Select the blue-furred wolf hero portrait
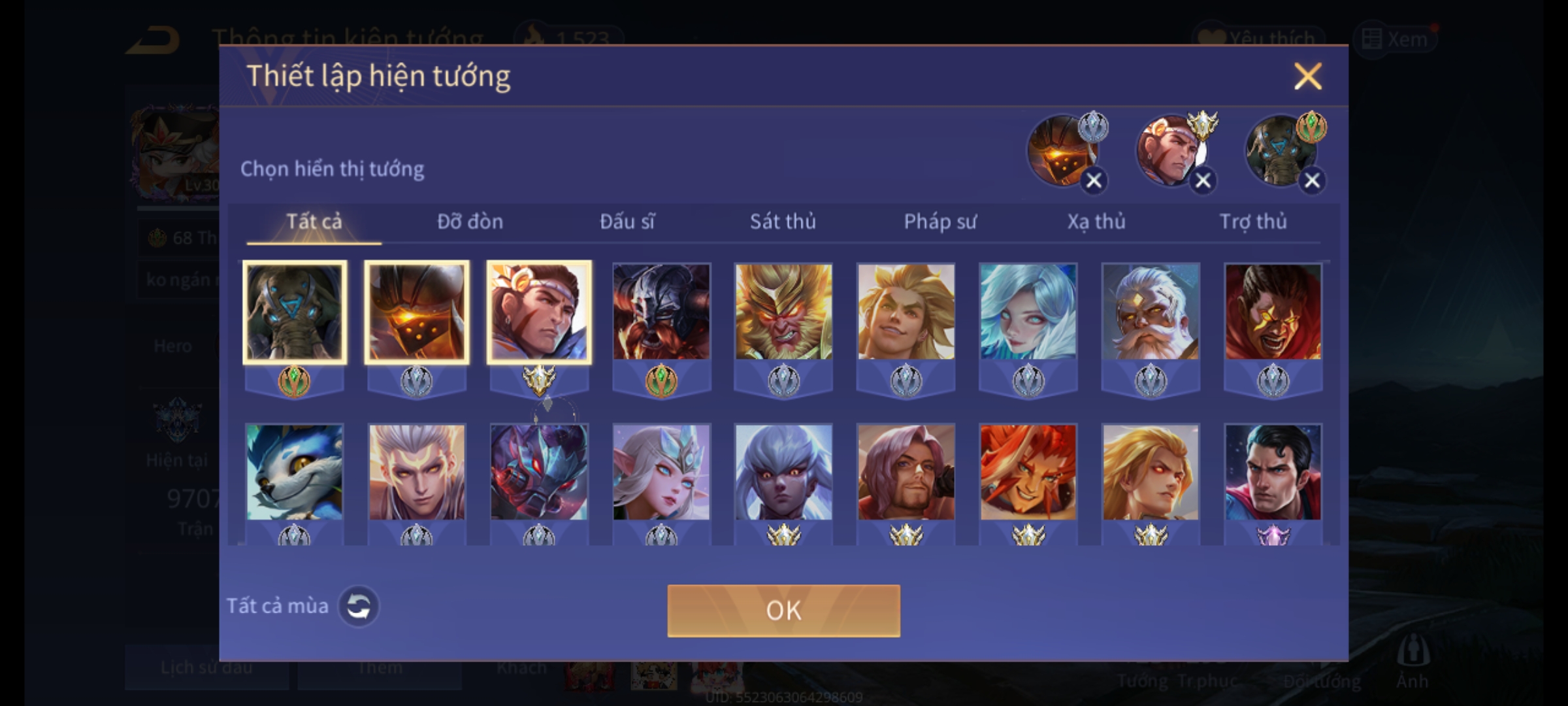The height and width of the screenshot is (706, 1568). pyautogui.click(x=294, y=473)
